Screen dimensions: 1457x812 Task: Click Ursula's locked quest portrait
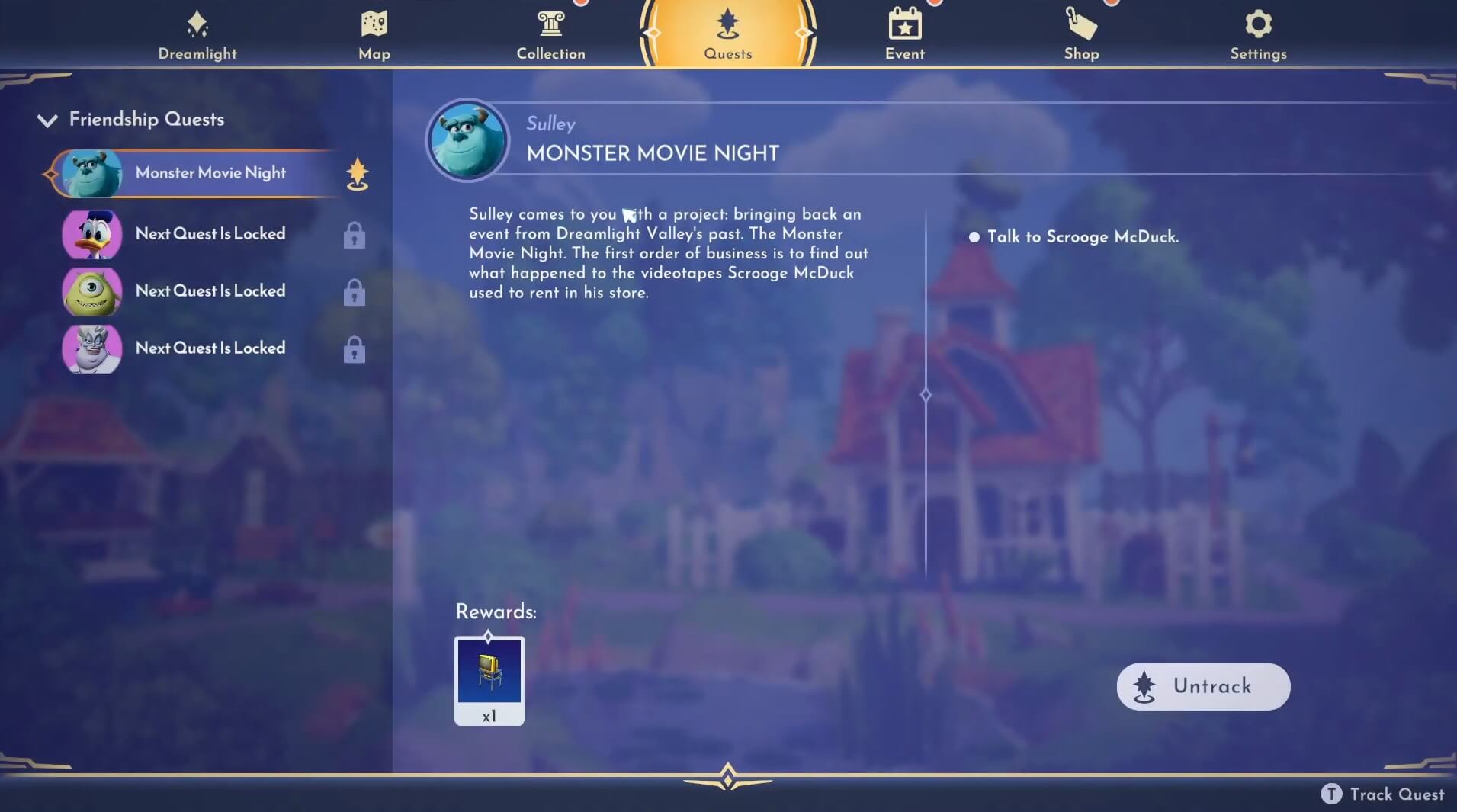91,349
